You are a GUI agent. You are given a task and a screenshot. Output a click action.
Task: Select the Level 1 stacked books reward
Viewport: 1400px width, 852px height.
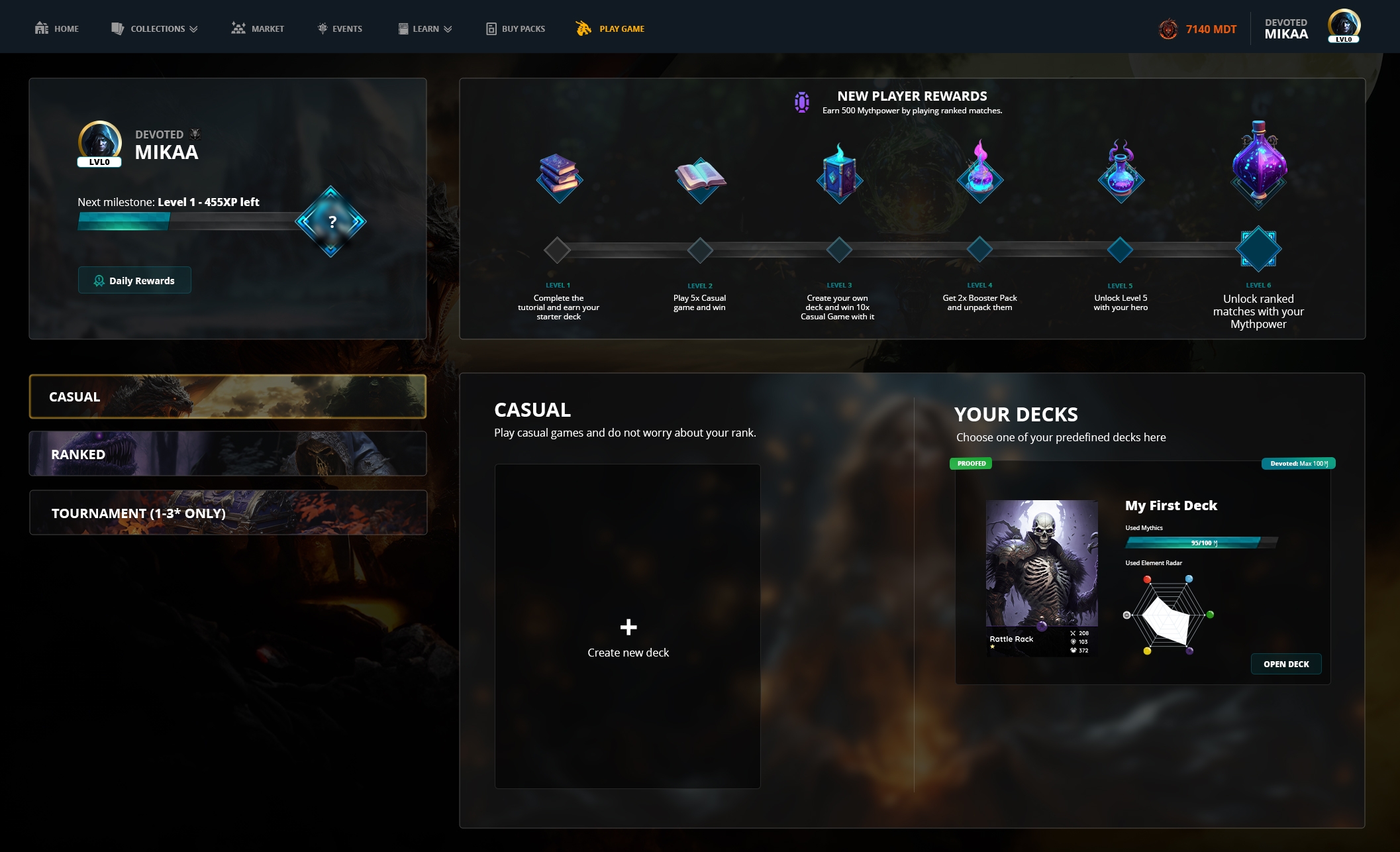pos(559,177)
